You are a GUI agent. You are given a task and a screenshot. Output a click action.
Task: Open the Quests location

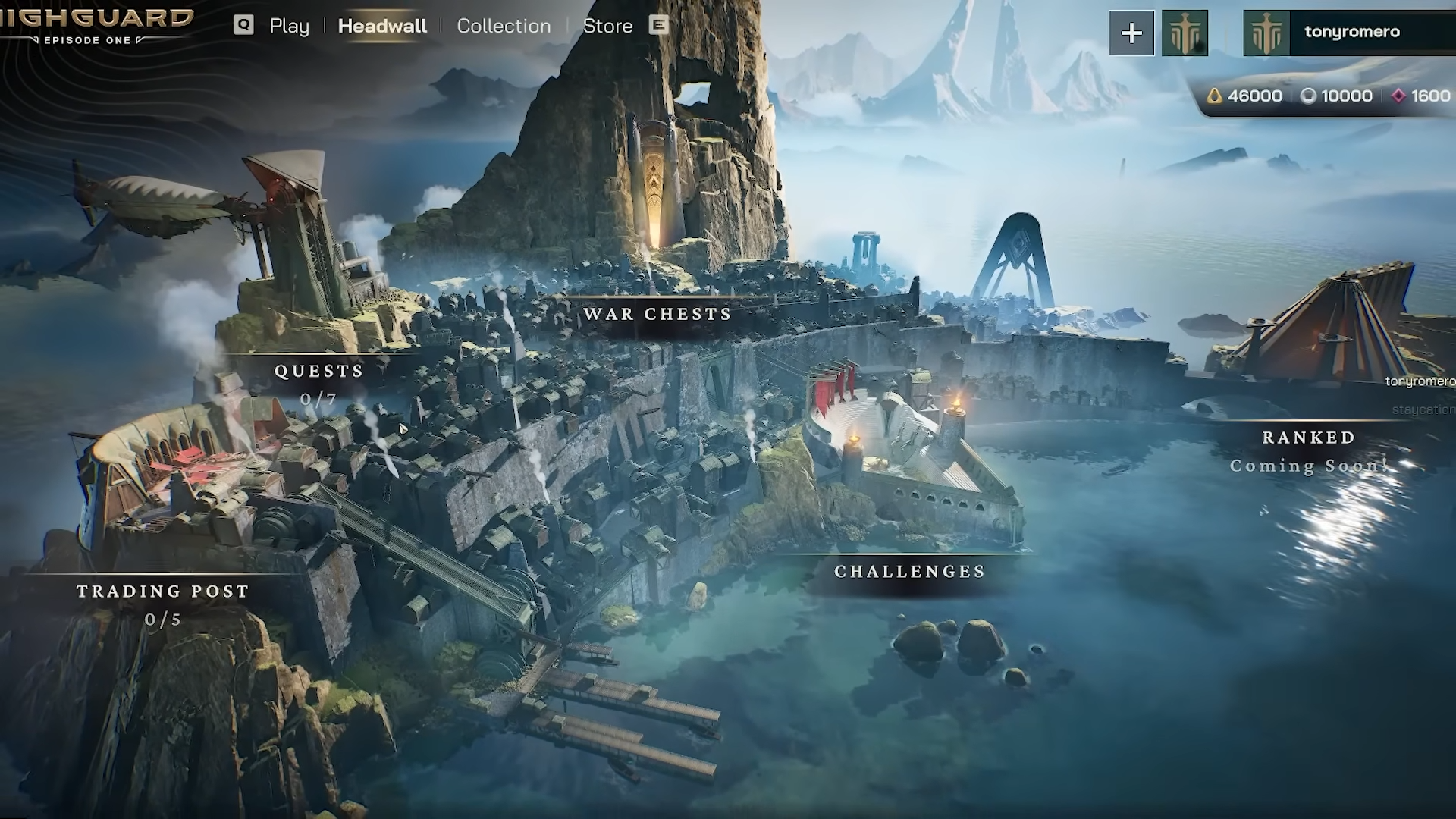point(319,371)
